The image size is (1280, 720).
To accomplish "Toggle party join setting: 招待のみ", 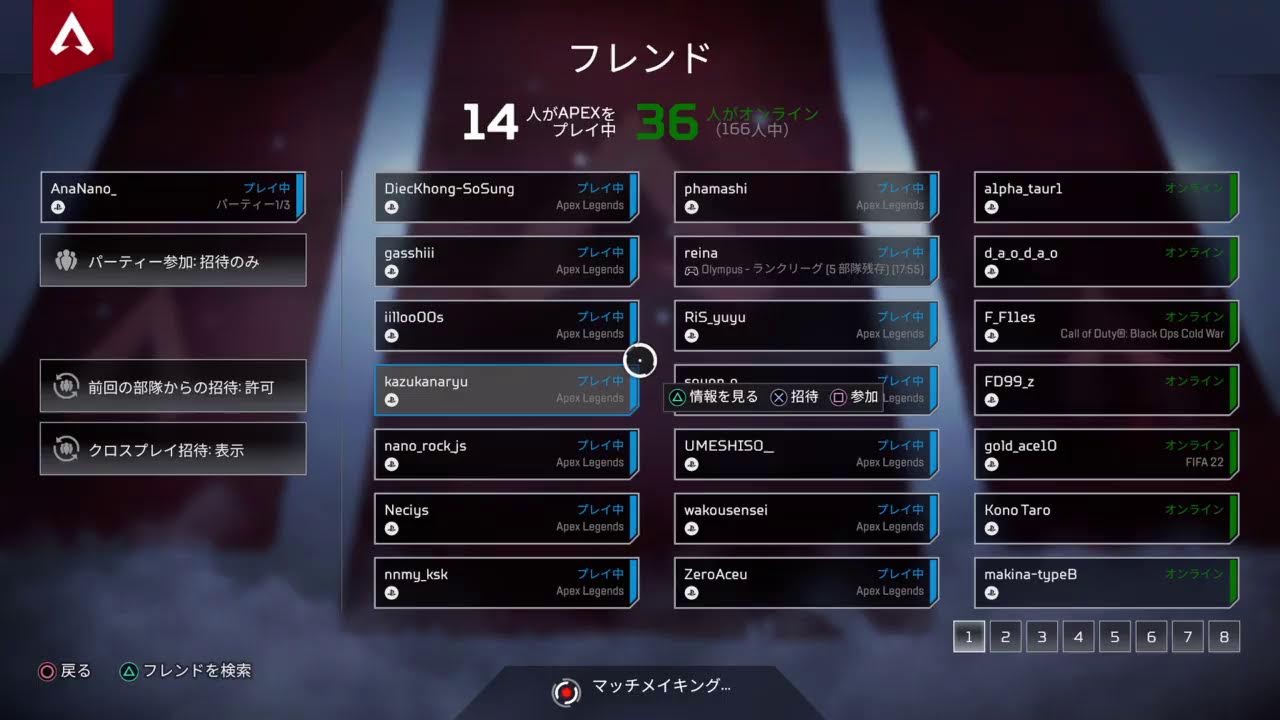I will (173, 261).
